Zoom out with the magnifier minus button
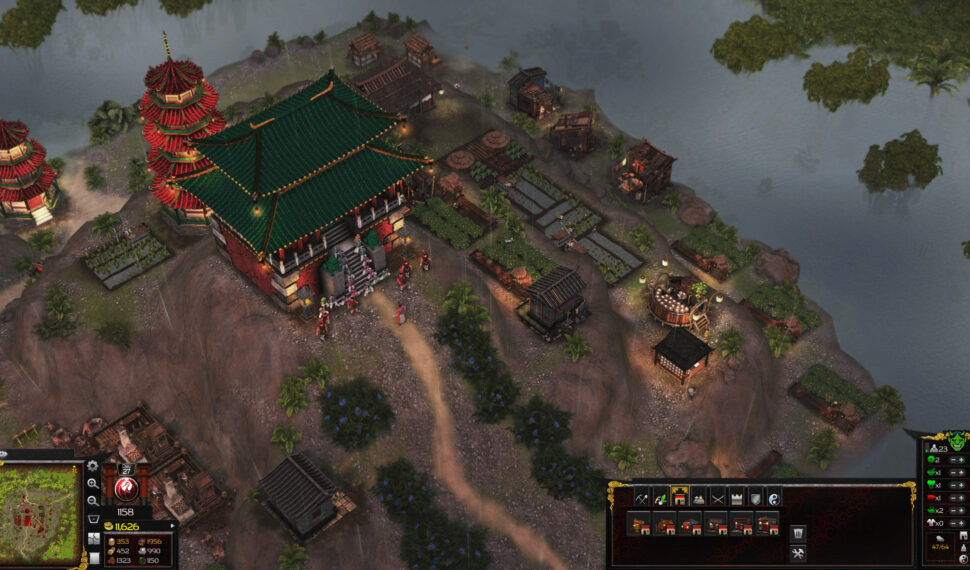This screenshot has height=570, width=970. pyautogui.click(x=93, y=500)
